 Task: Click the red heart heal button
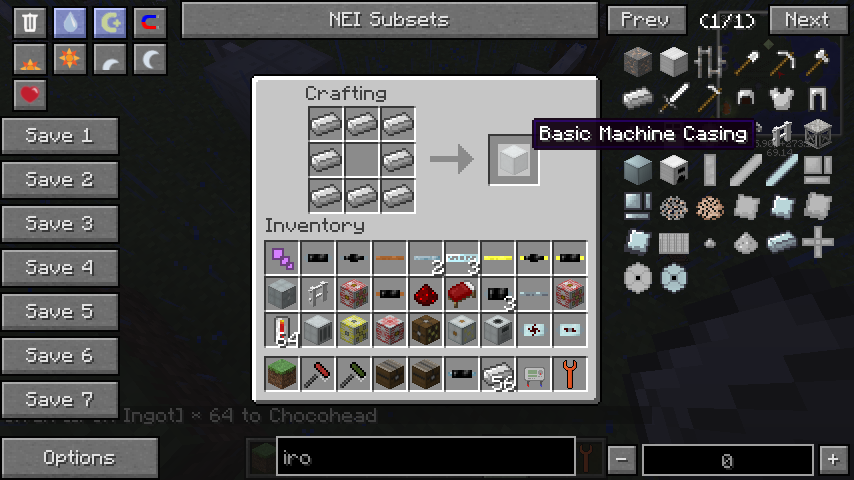30,96
